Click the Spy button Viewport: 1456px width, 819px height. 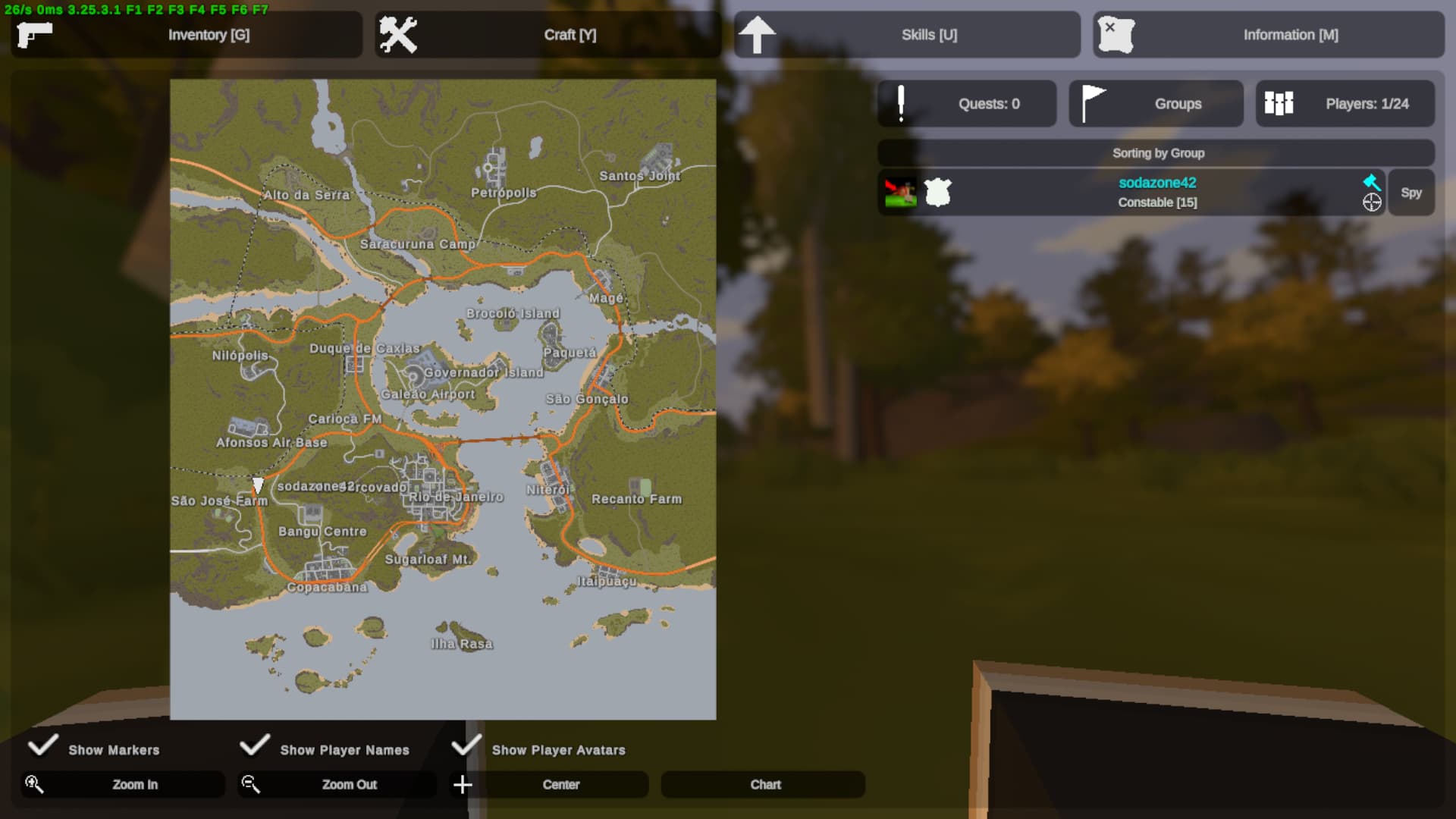[x=1410, y=193]
